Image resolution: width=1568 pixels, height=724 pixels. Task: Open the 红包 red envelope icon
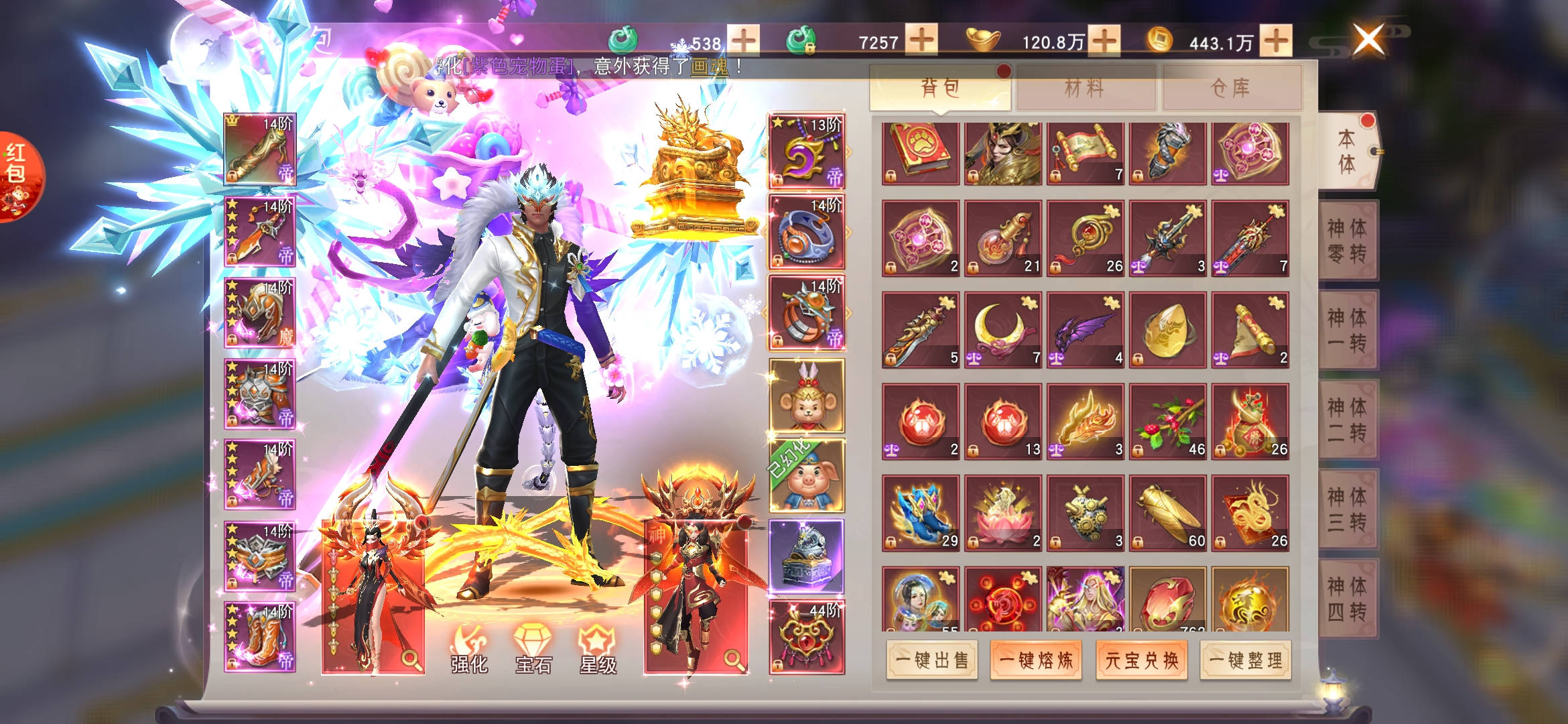click(x=17, y=176)
